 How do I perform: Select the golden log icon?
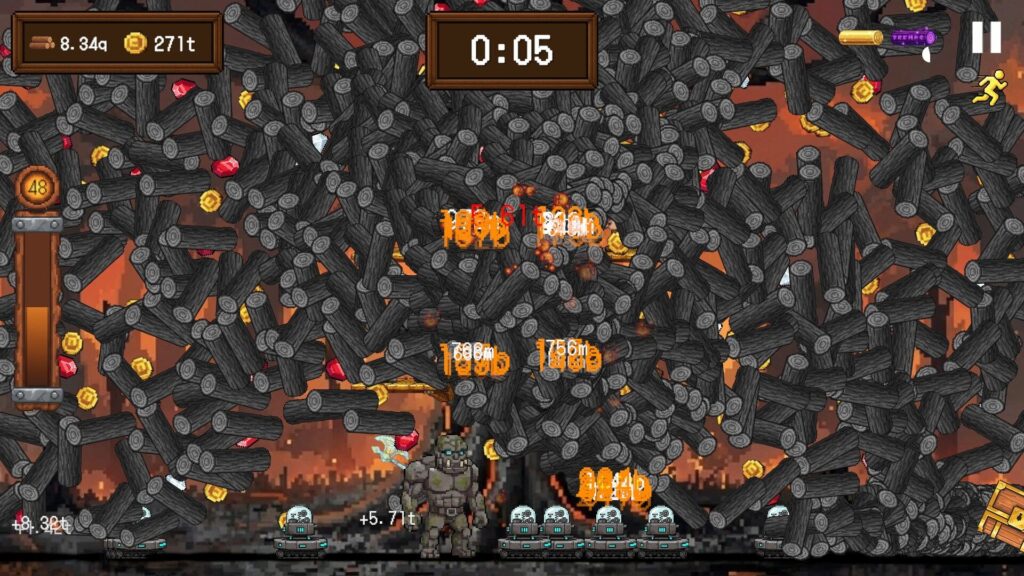(x=860, y=38)
